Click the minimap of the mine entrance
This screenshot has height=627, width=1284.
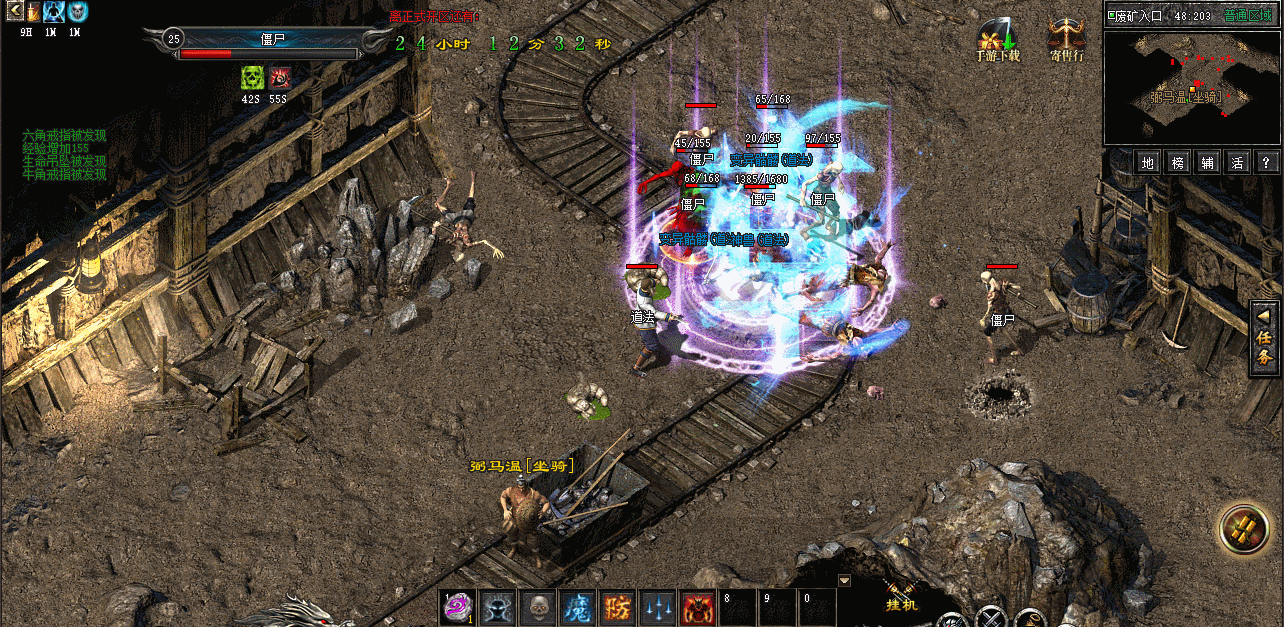pyautogui.click(x=1191, y=87)
